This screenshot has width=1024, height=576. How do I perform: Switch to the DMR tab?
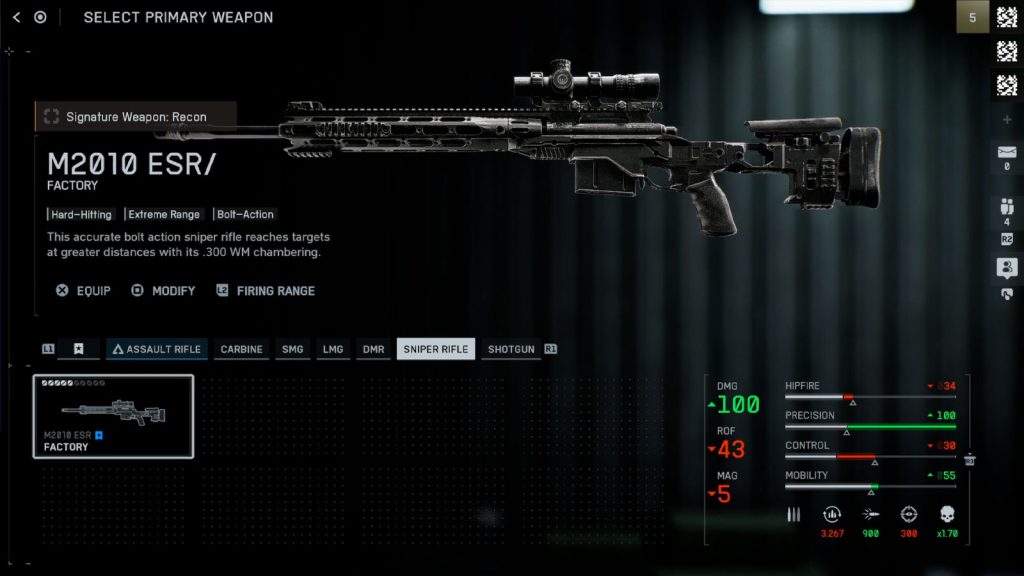(373, 349)
